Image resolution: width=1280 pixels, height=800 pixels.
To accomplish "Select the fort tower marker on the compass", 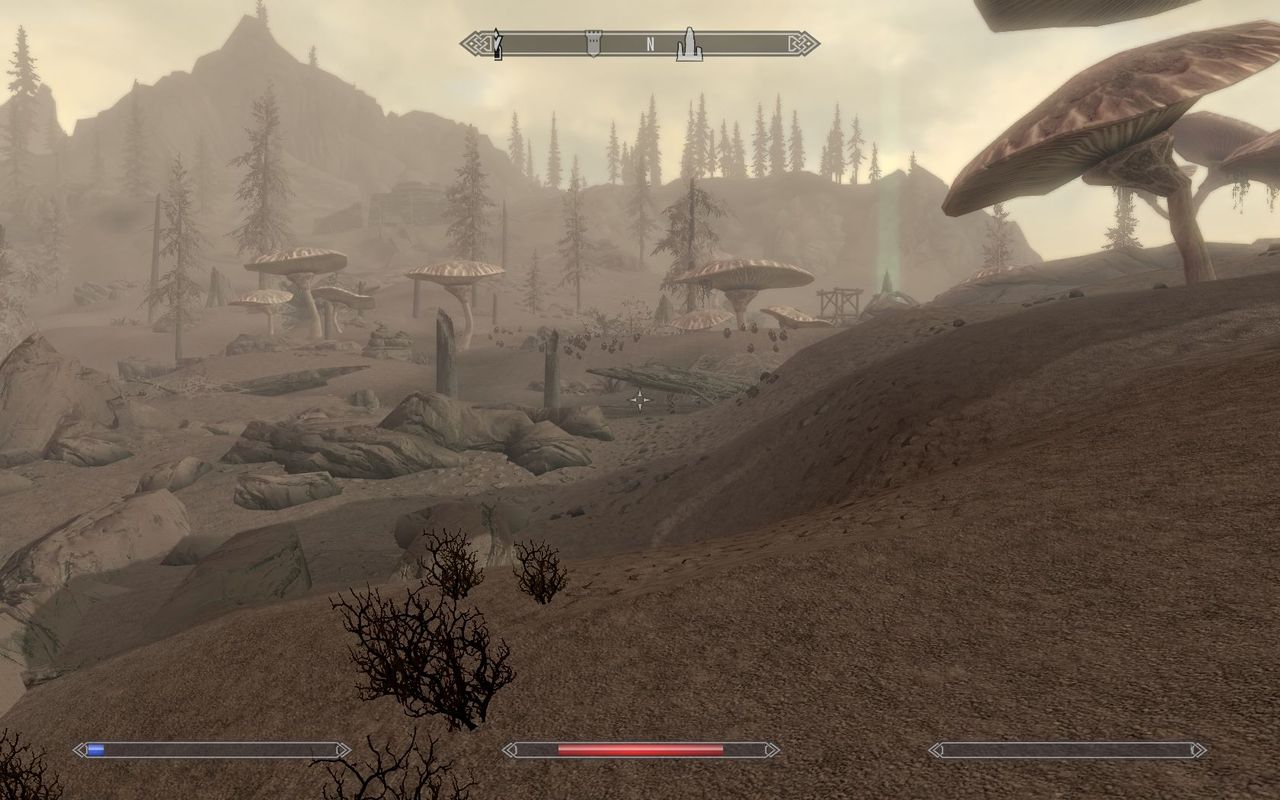I will coord(592,43).
